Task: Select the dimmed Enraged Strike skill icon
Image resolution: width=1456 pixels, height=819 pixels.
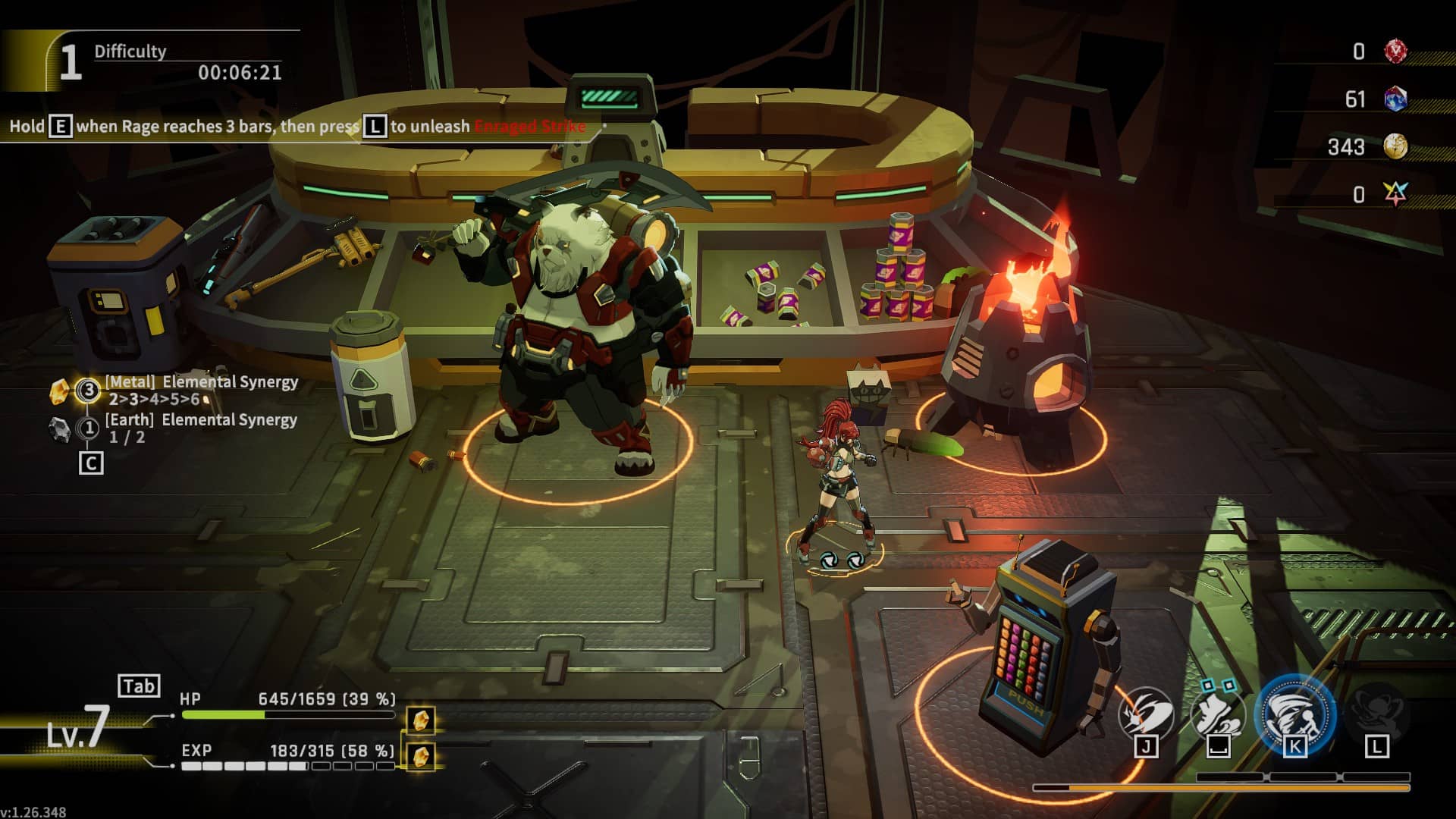Action: (x=1376, y=714)
